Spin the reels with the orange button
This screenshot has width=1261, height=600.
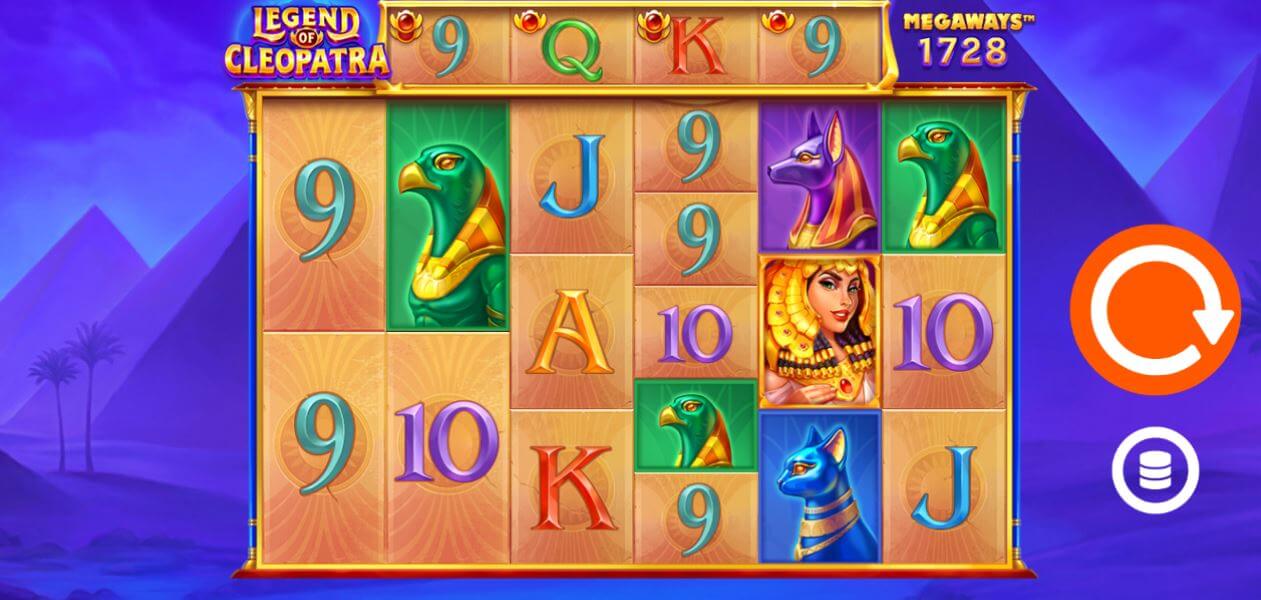tap(1155, 309)
